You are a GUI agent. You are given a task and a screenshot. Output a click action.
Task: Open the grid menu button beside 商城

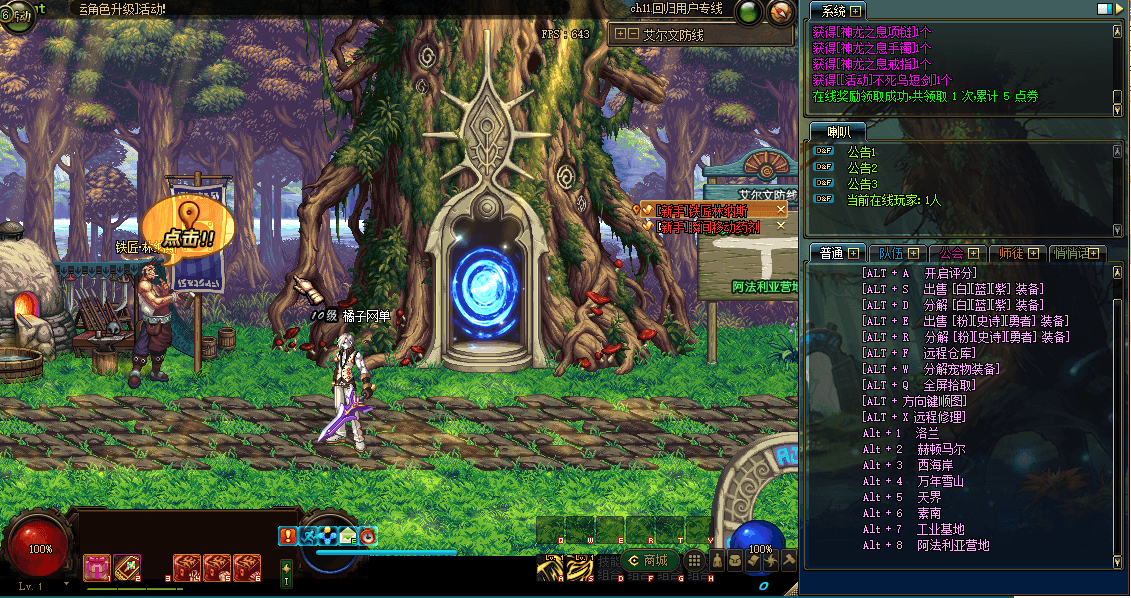click(696, 561)
